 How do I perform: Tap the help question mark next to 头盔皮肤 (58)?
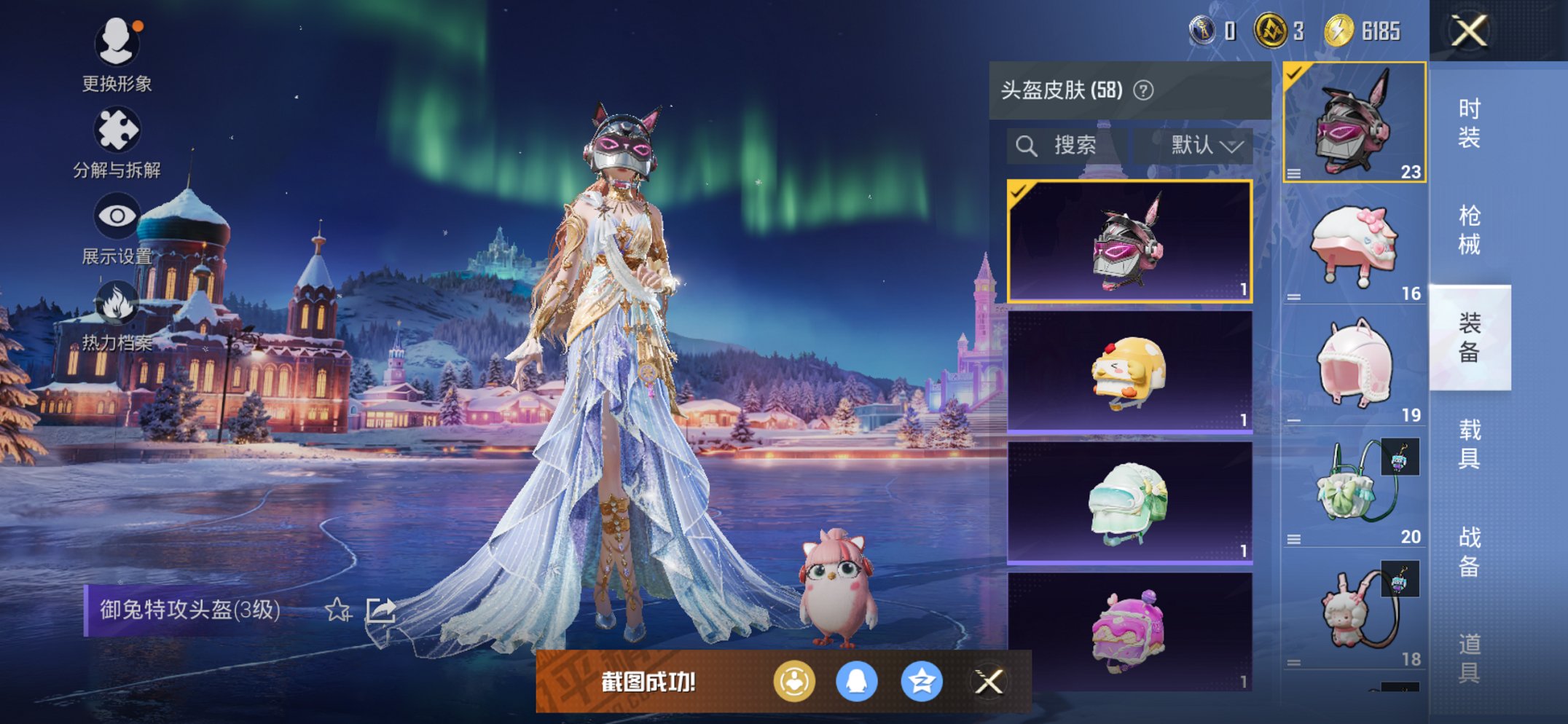[1142, 90]
